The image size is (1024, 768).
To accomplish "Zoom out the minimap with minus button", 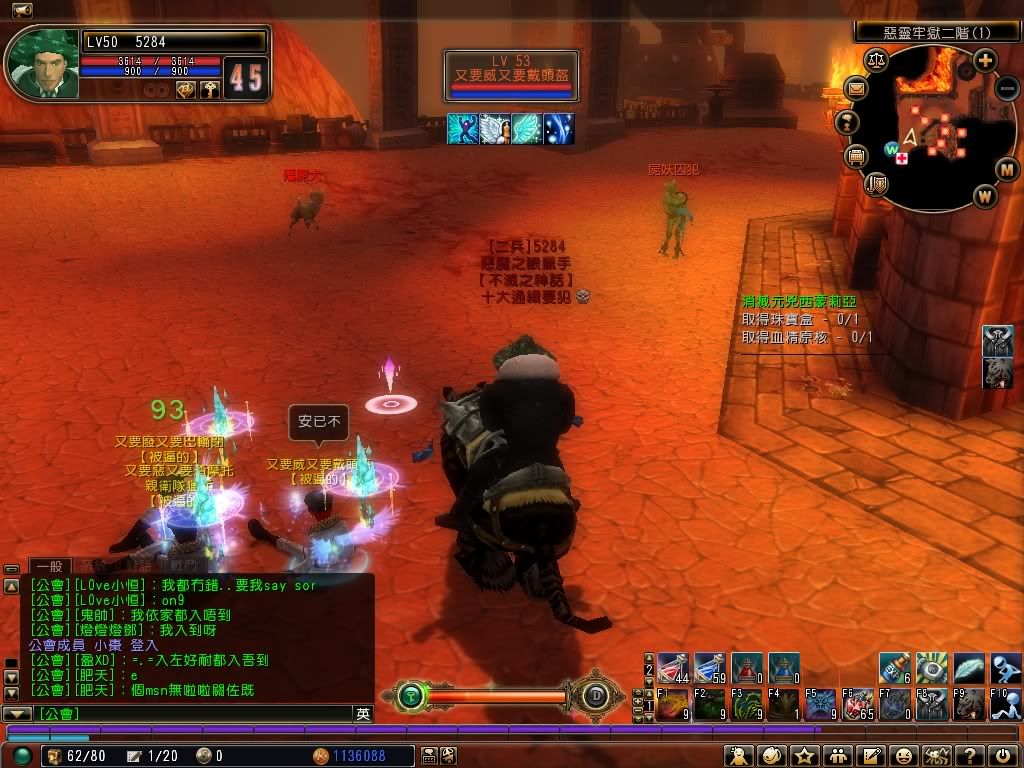I will pos(1005,87).
